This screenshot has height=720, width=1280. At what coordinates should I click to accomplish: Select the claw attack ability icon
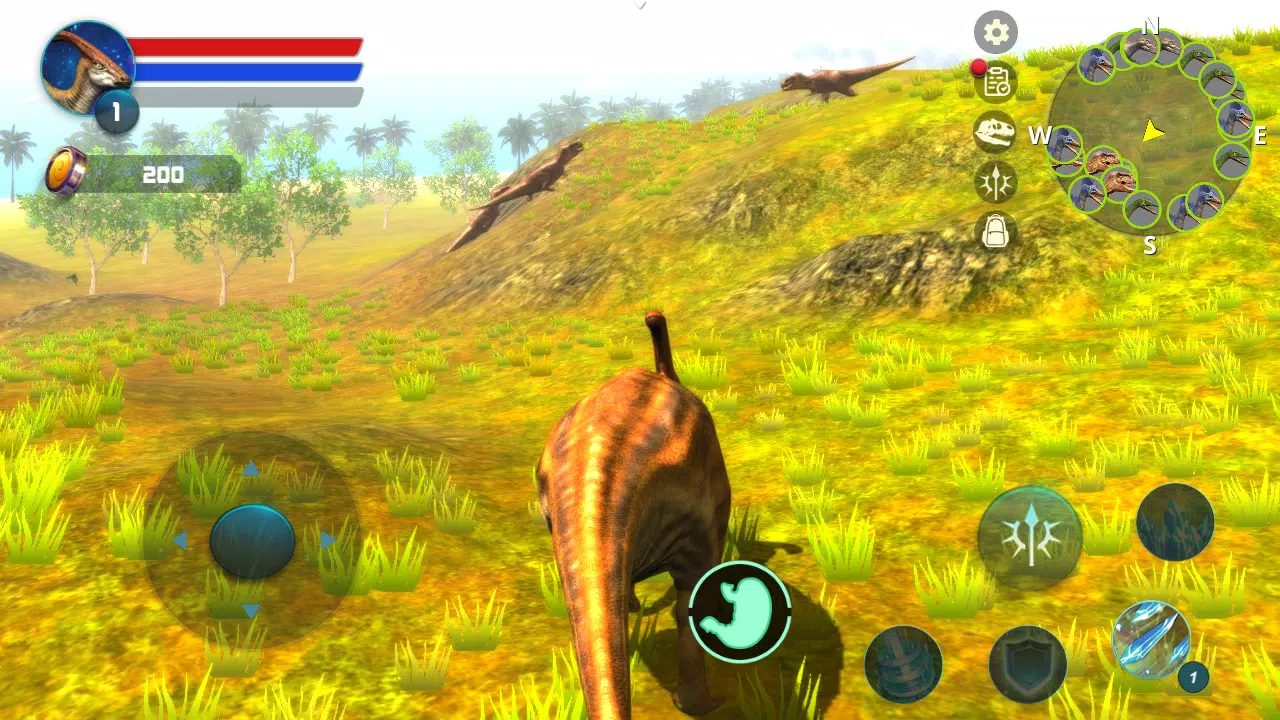tap(995, 183)
